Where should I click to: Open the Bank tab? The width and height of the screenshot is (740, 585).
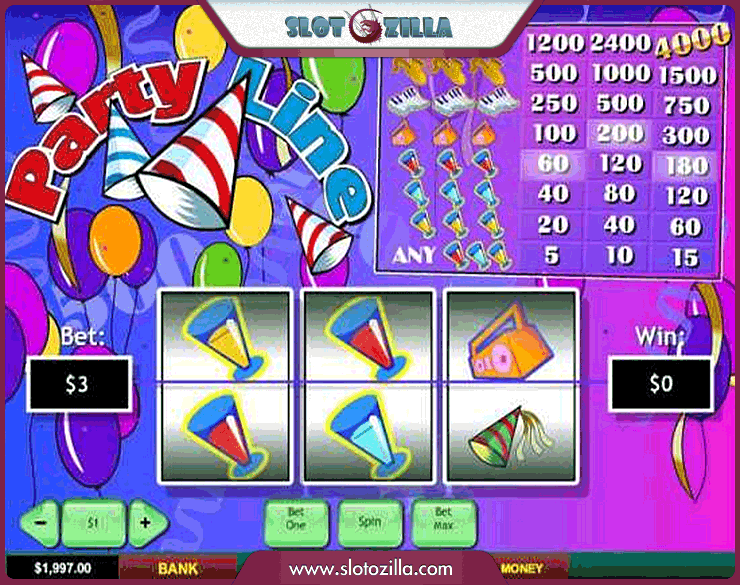(x=177, y=568)
